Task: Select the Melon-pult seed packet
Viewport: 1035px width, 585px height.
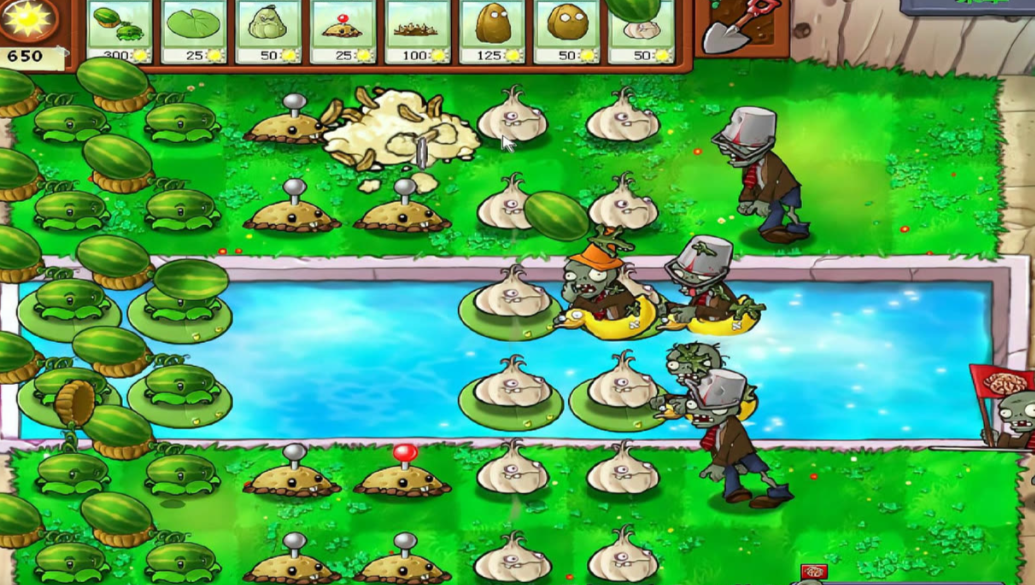Action: pyautogui.click(x=120, y=30)
